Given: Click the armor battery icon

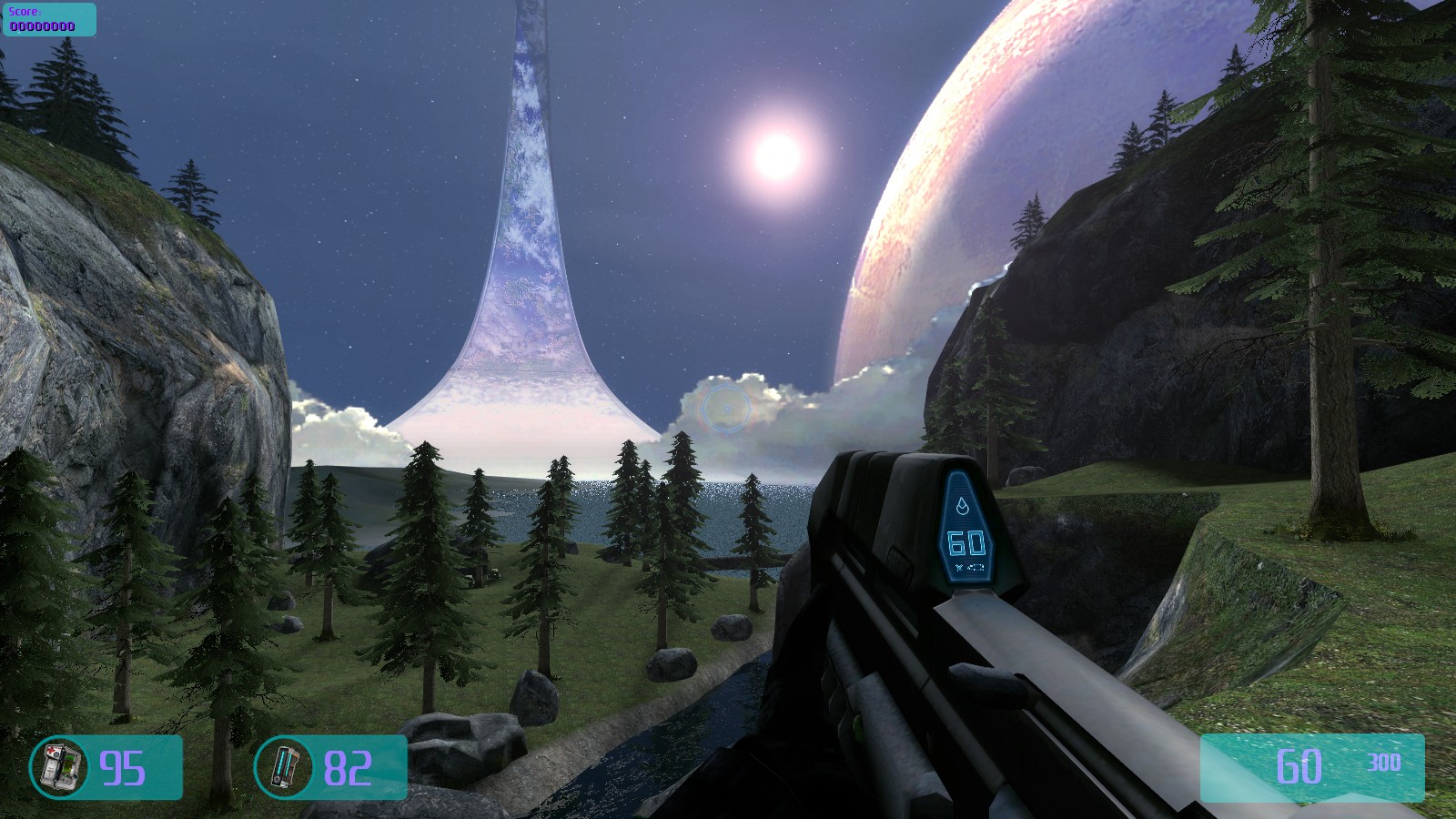Looking at the screenshot, I should coord(284,767).
